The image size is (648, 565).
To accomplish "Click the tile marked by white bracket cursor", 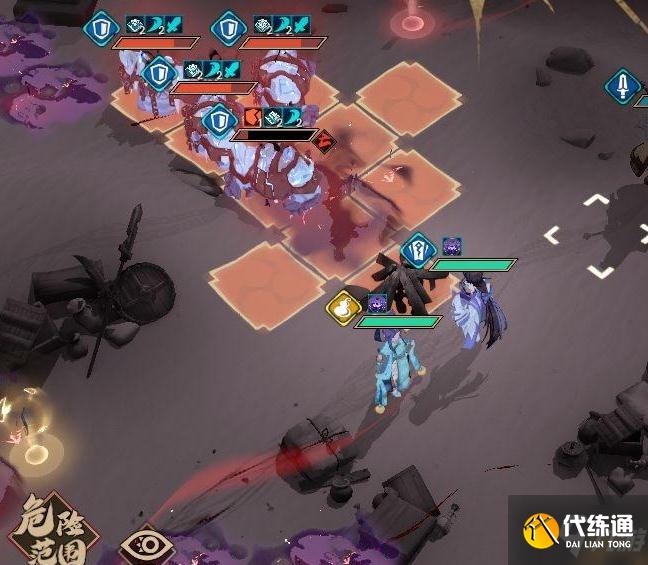I will (596, 236).
